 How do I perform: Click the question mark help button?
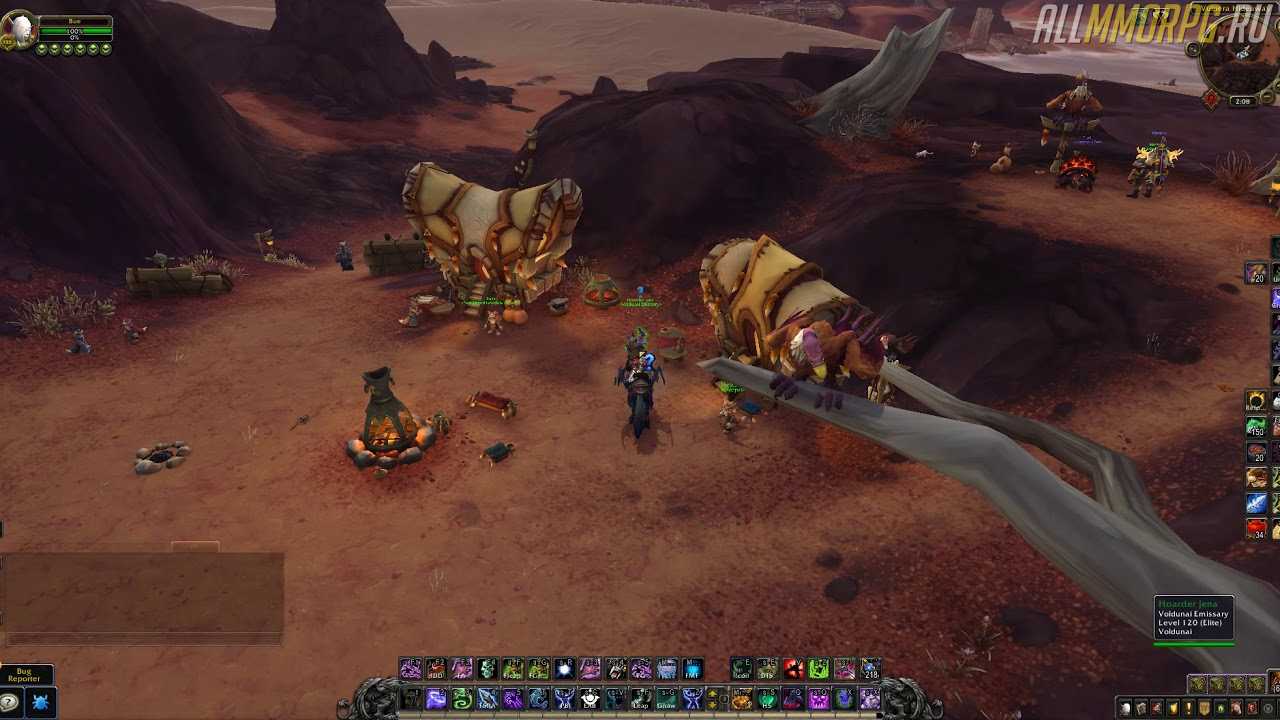(10, 702)
